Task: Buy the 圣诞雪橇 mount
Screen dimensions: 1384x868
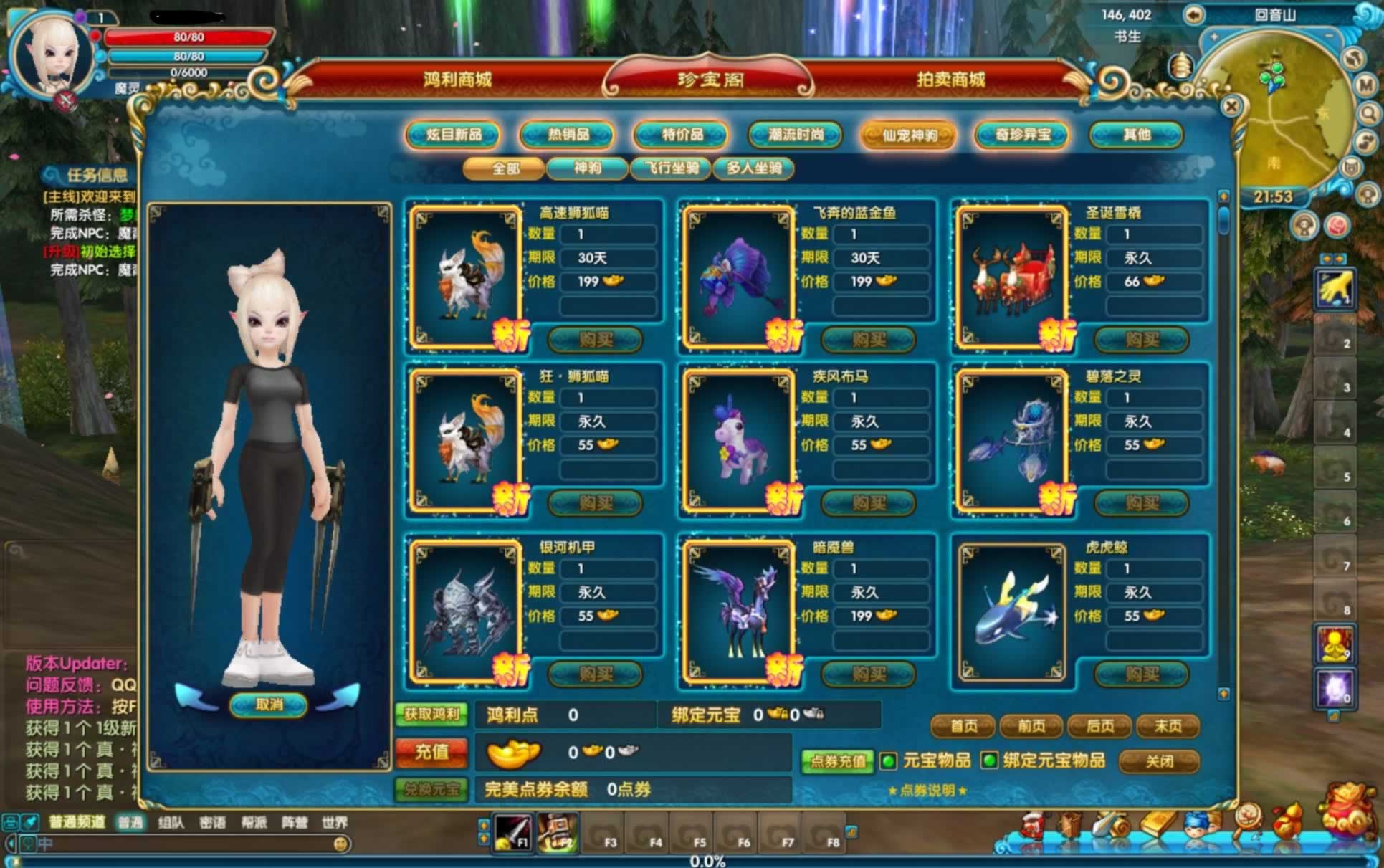Action: [1142, 339]
